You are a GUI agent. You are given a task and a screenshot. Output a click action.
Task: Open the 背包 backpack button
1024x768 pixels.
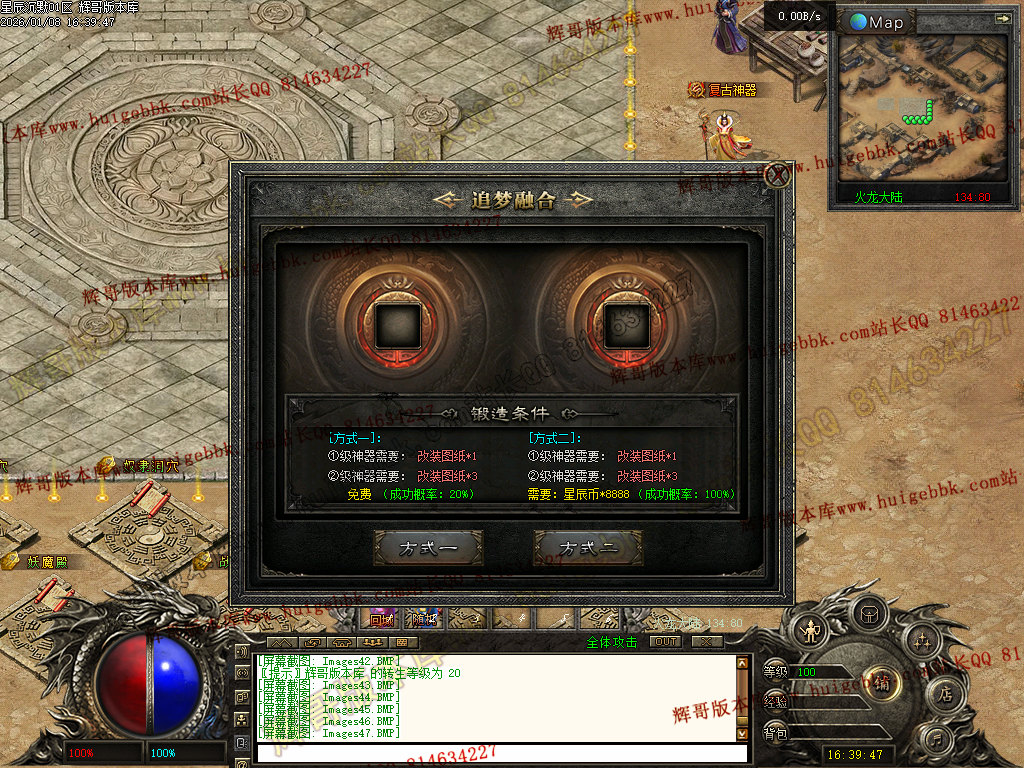776,733
